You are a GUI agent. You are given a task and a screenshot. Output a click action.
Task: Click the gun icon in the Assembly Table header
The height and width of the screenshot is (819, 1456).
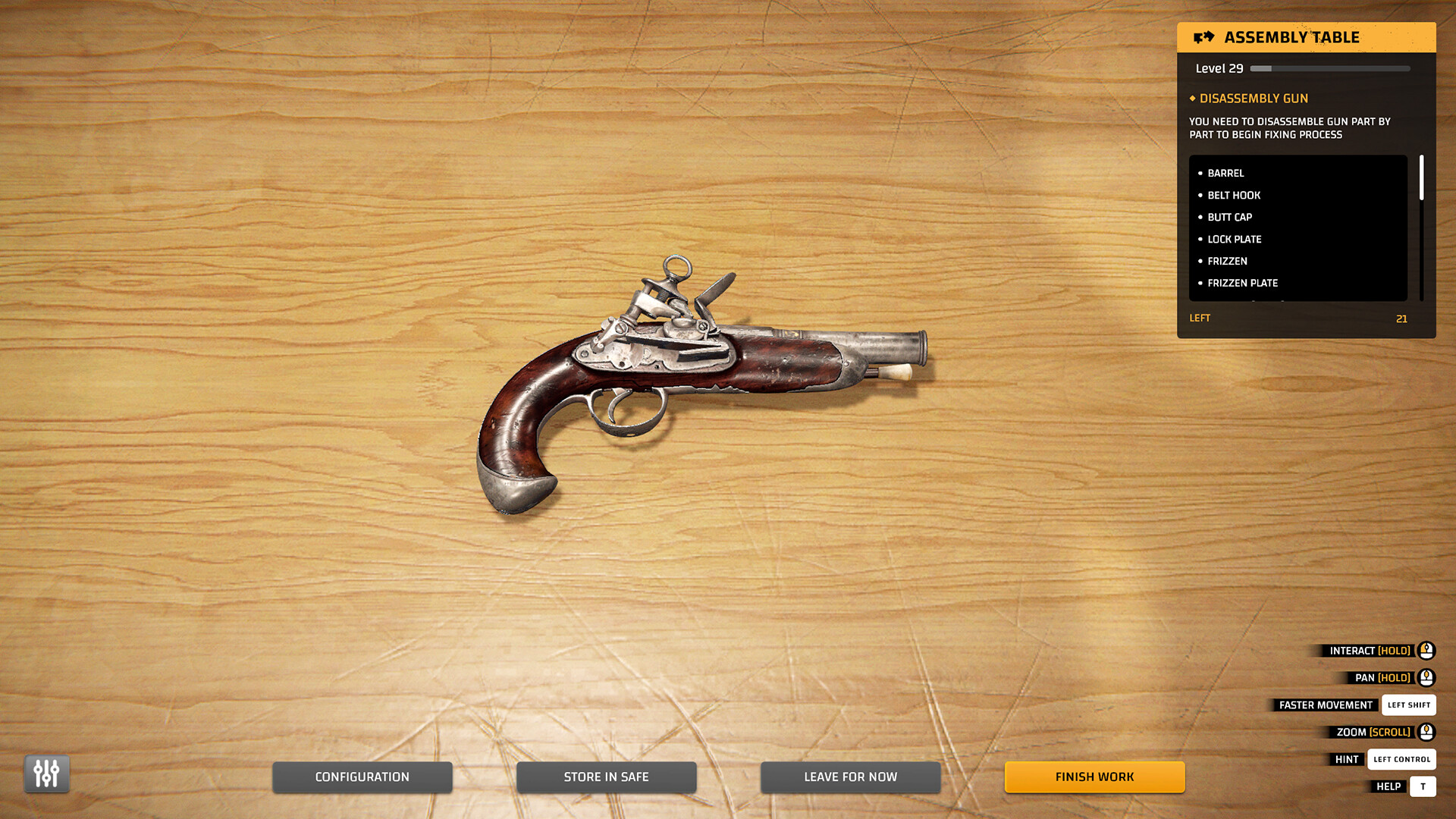pyautogui.click(x=1204, y=36)
